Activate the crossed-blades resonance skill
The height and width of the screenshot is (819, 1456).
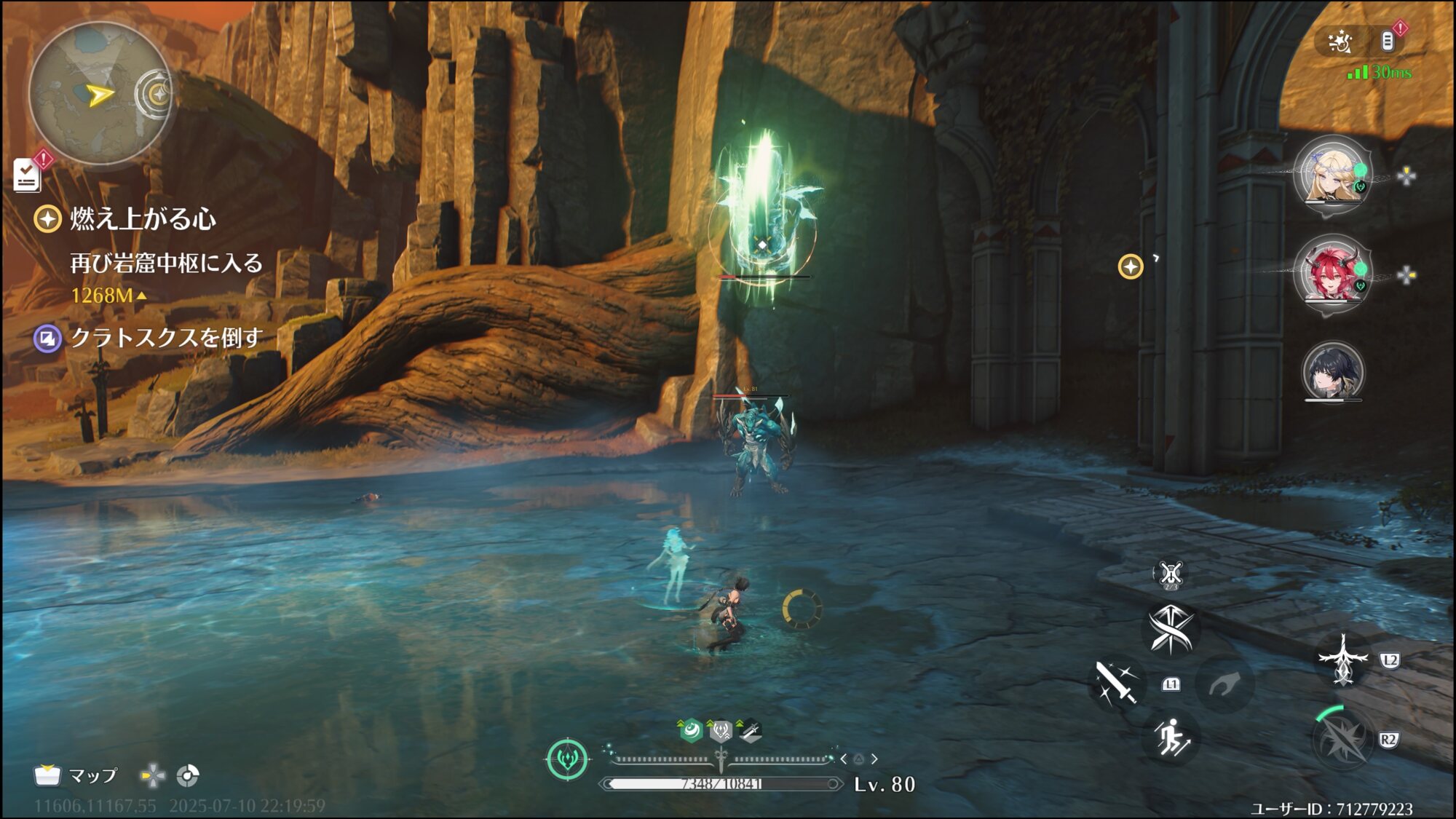(1170, 628)
